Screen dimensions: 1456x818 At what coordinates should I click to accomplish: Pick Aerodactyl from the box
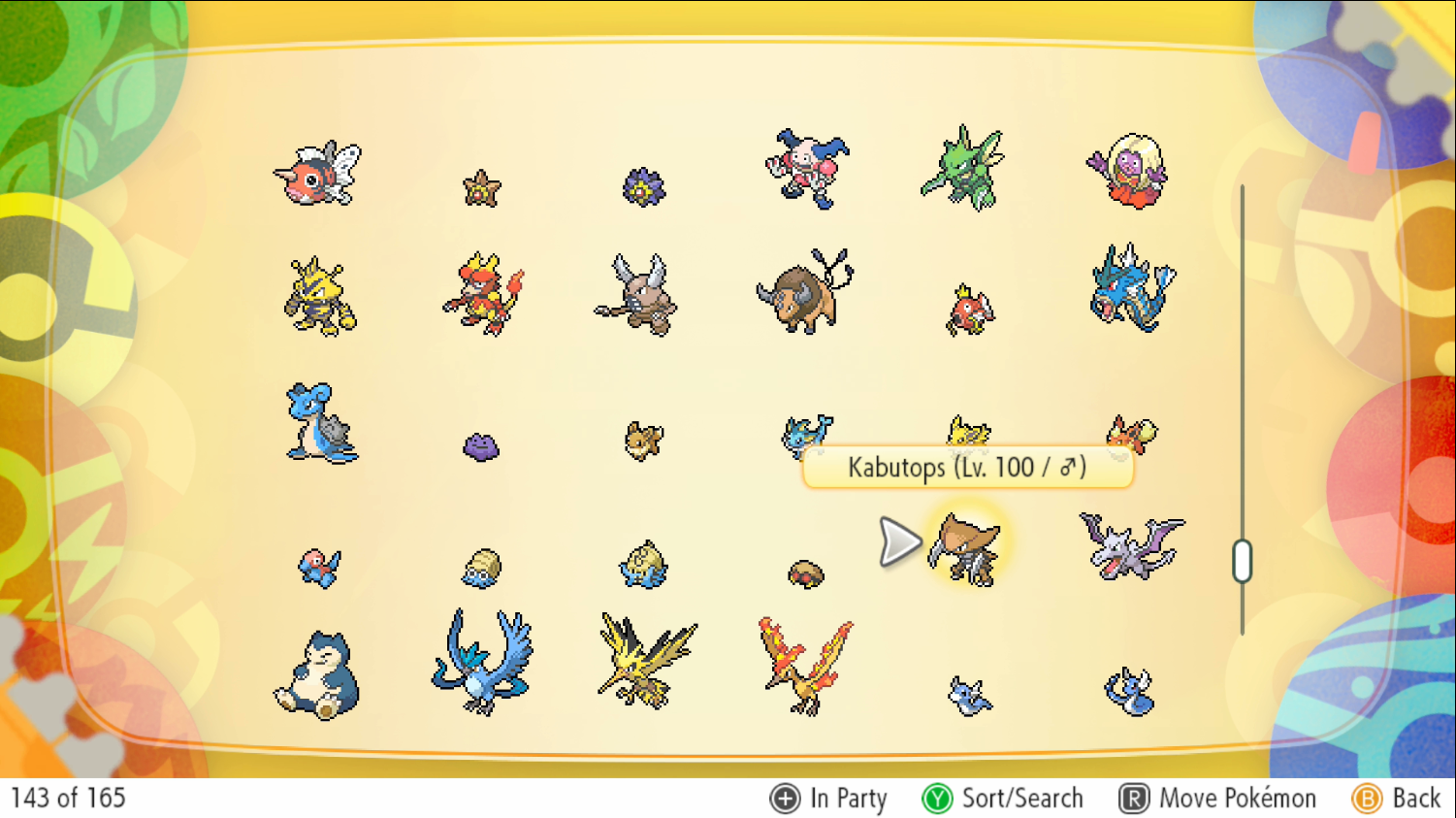tap(1131, 545)
